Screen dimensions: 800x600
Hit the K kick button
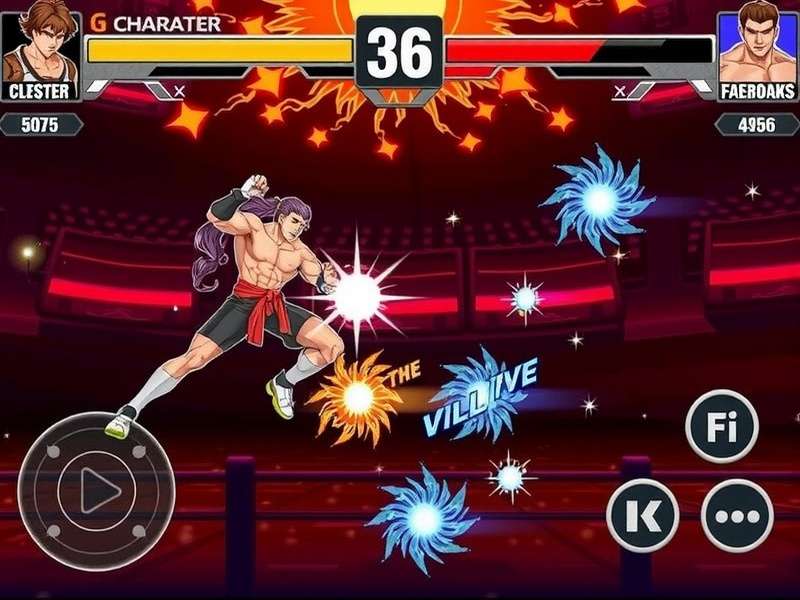[643, 516]
